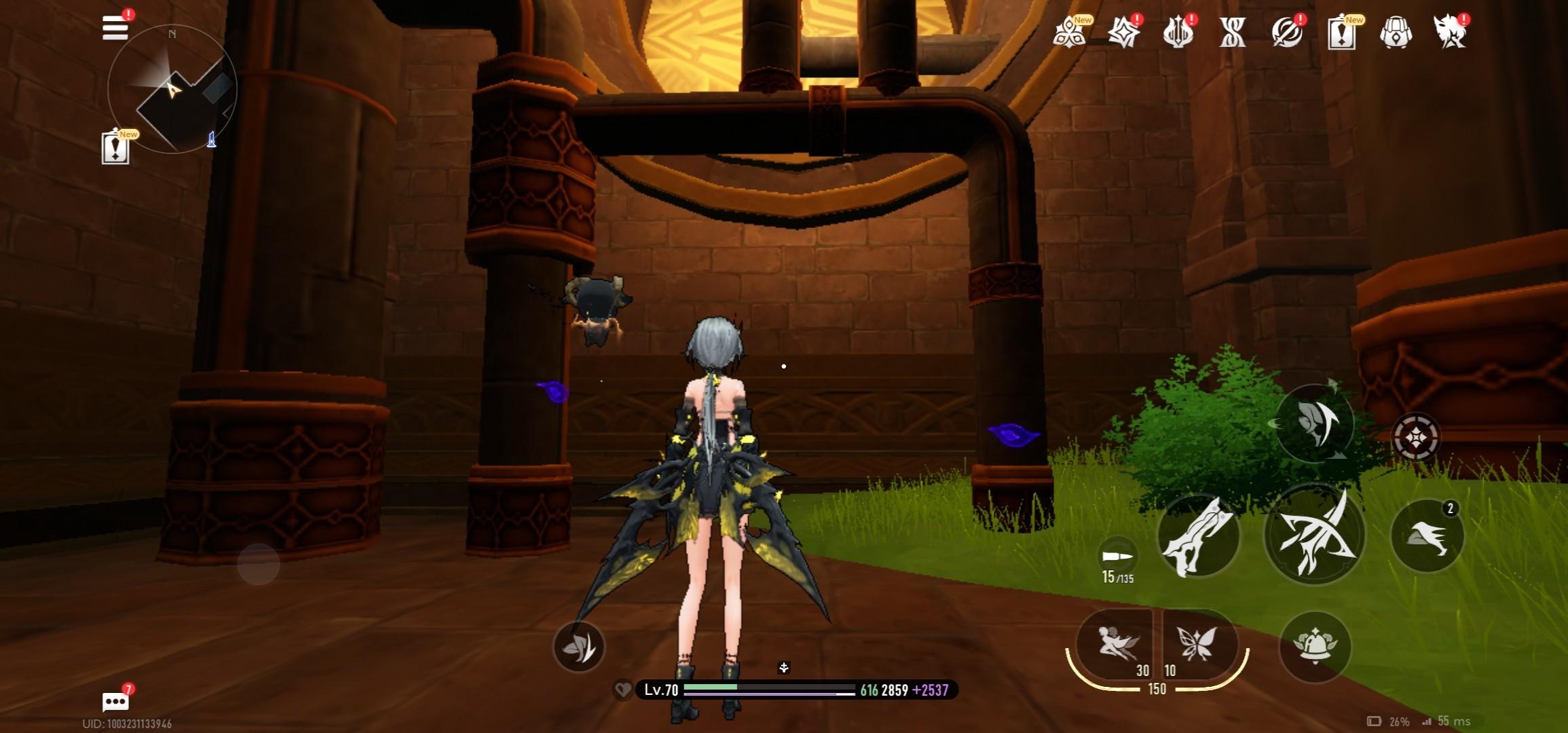Open the flaming sword emblem icon

(x=1178, y=32)
